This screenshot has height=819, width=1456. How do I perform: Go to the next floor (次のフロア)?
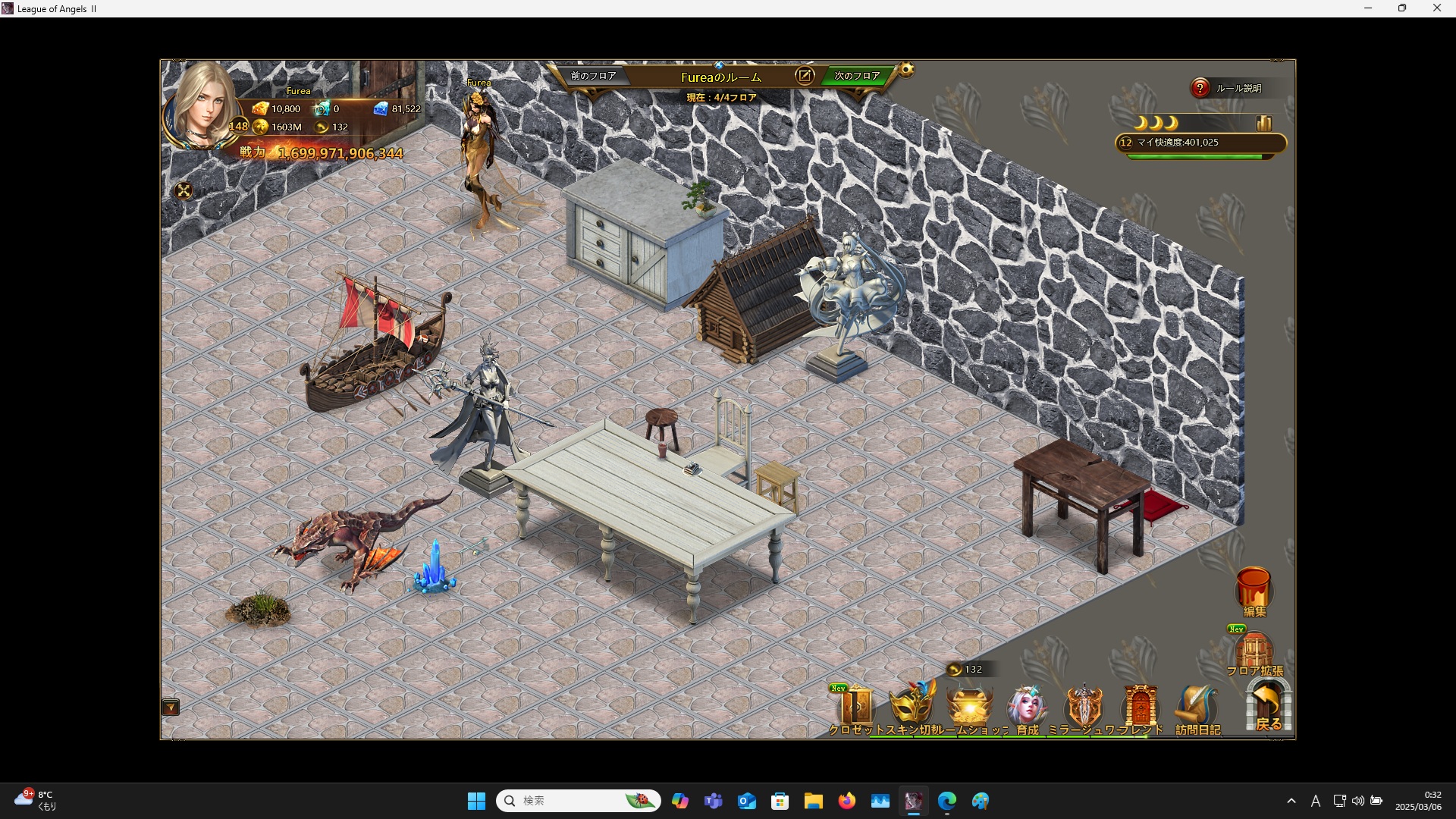pyautogui.click(x=857, y=76)
